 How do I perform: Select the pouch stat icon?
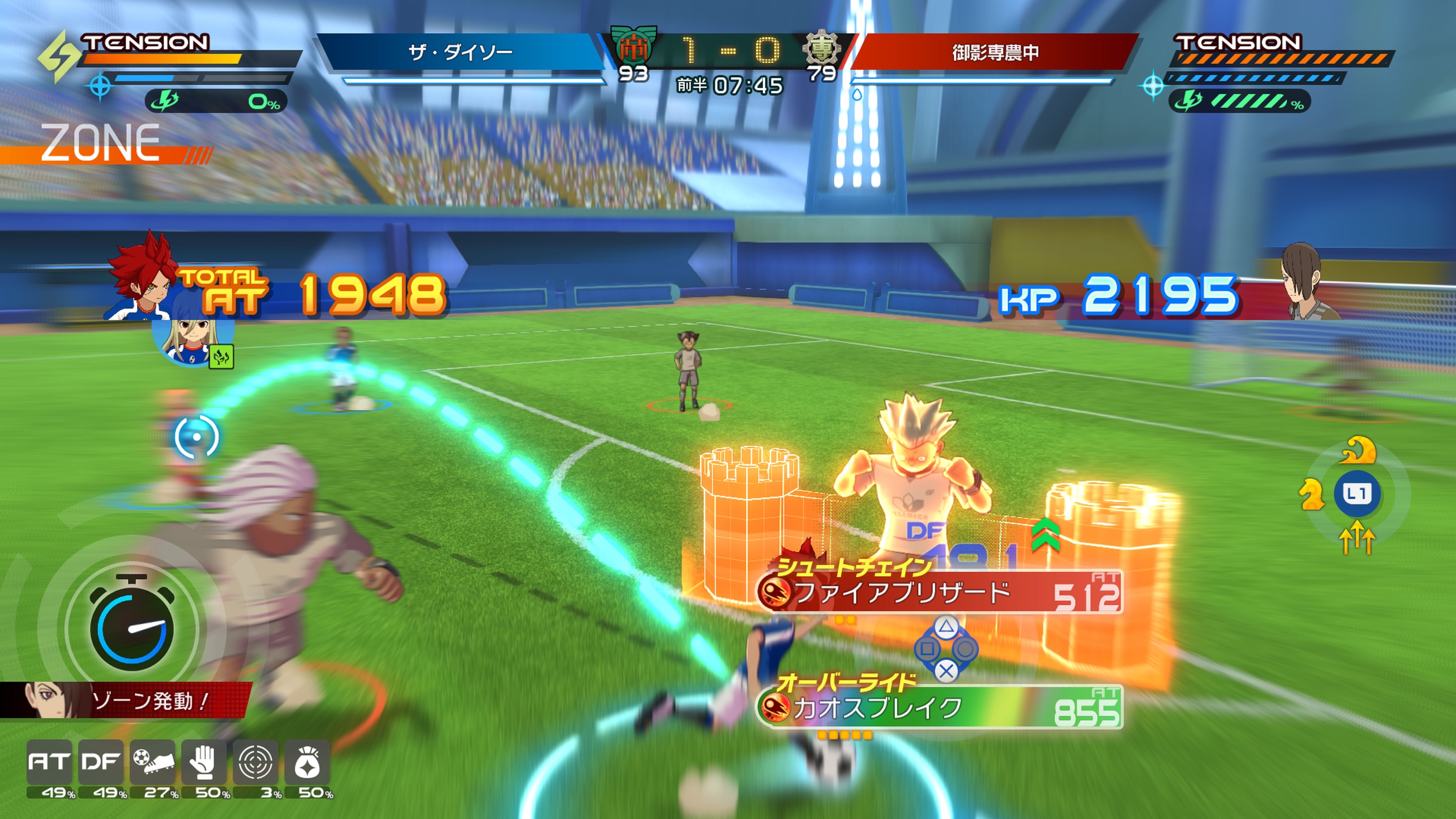pyautogui.click(x=307, y=761)
